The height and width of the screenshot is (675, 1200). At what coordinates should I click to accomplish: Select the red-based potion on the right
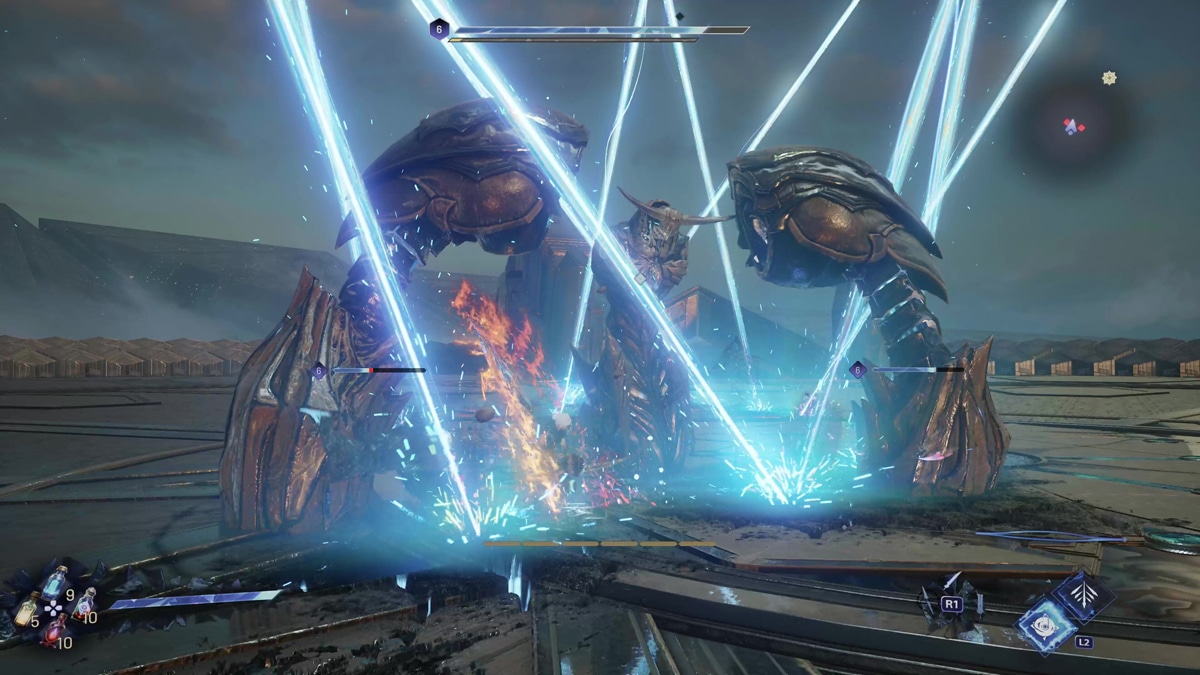click(83, 603)
